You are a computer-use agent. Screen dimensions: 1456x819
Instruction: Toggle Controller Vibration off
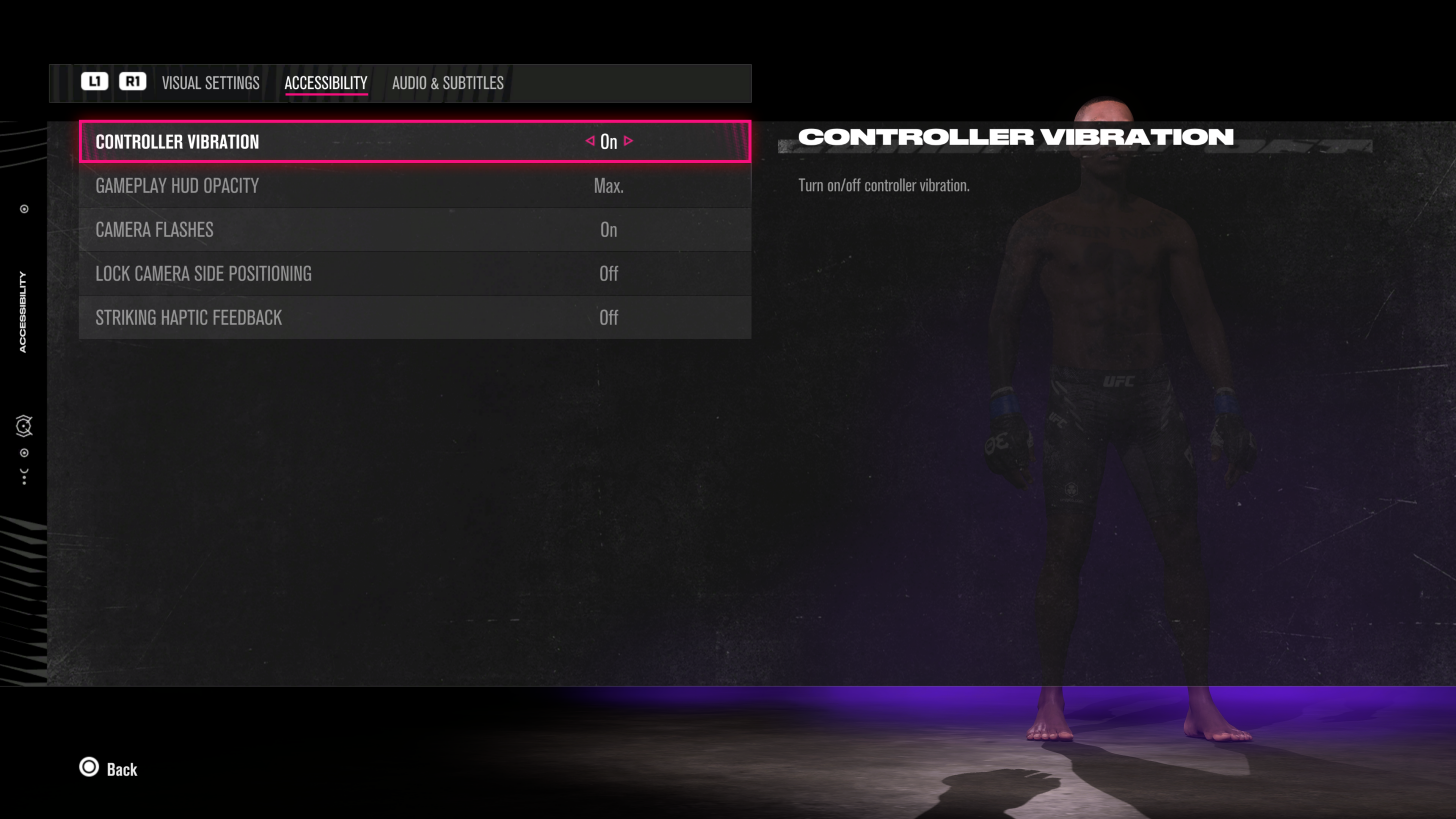(x=609, y=141)
